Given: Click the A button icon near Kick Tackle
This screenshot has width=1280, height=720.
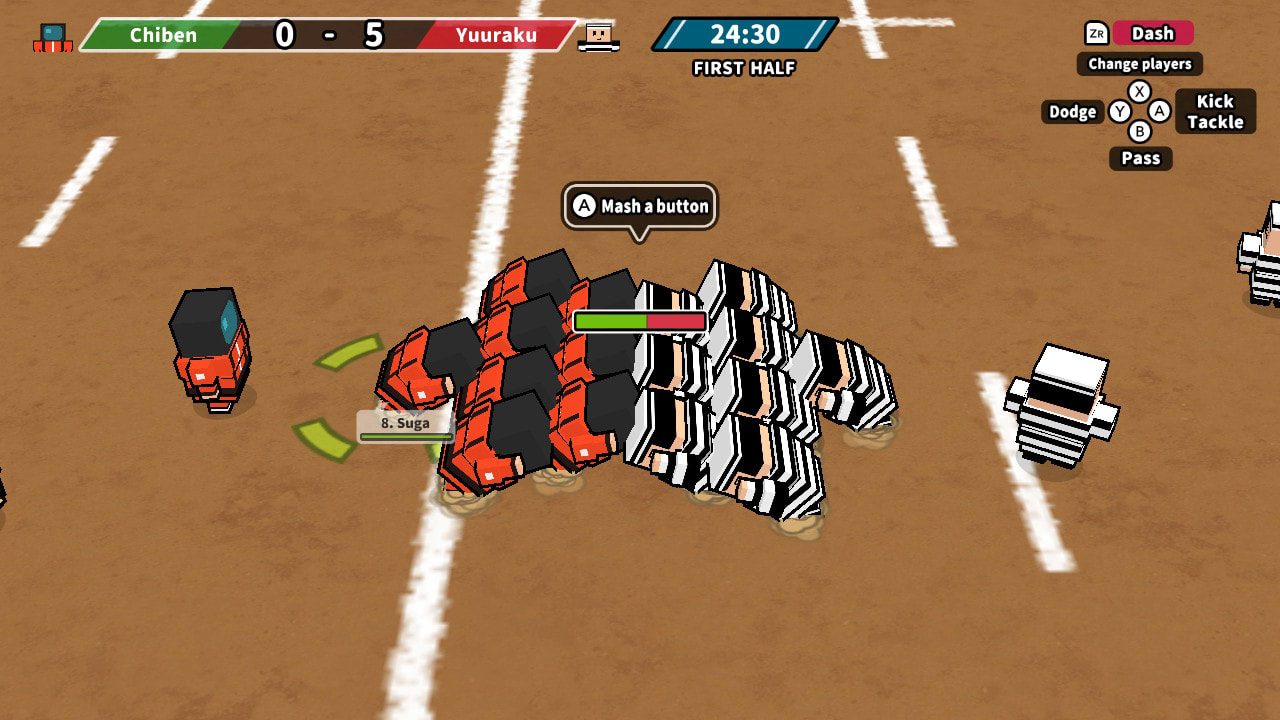Looking at the screenshot, I should [1160, 112].
